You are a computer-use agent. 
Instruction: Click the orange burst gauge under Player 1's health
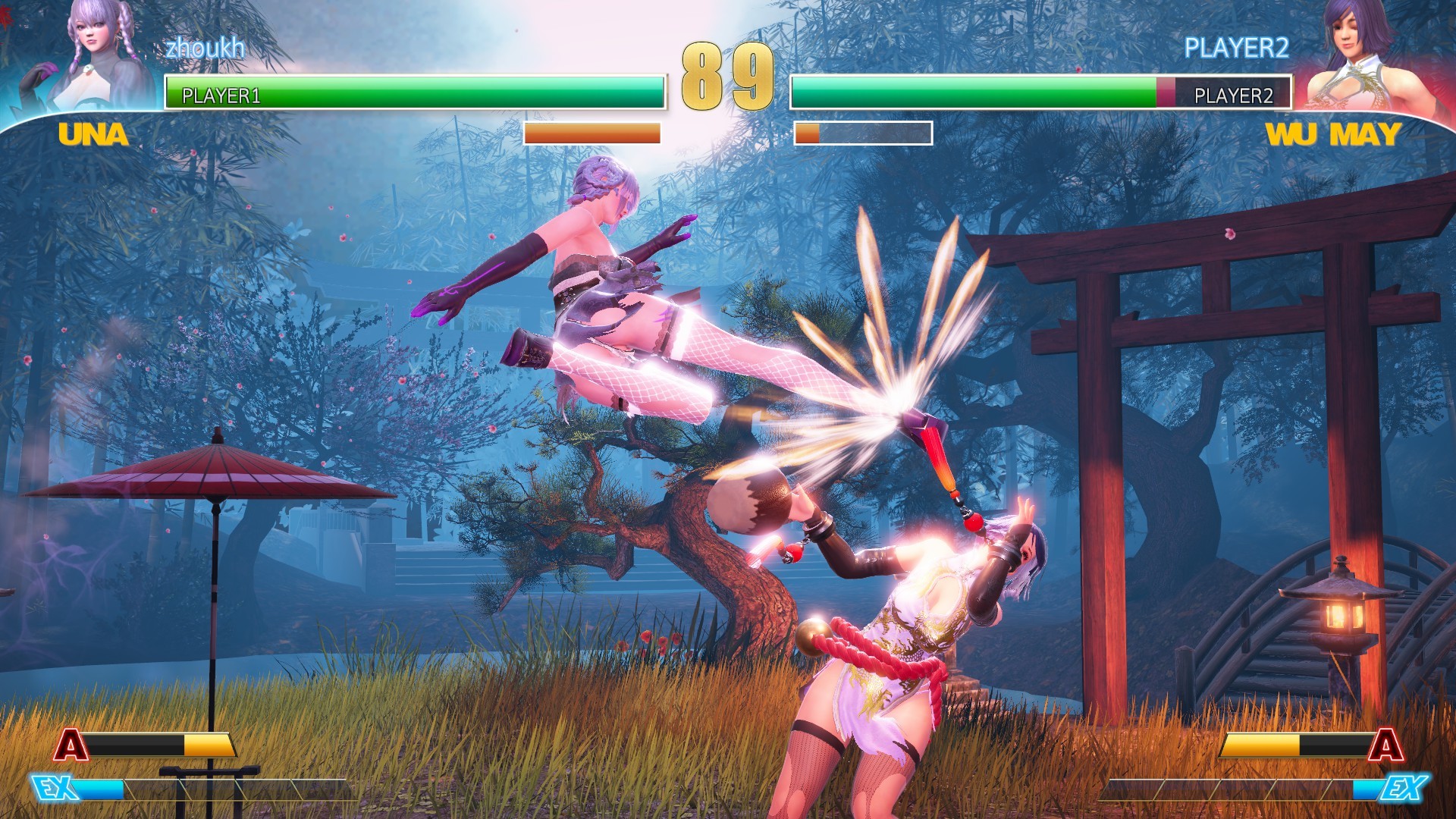click(591, 133)
